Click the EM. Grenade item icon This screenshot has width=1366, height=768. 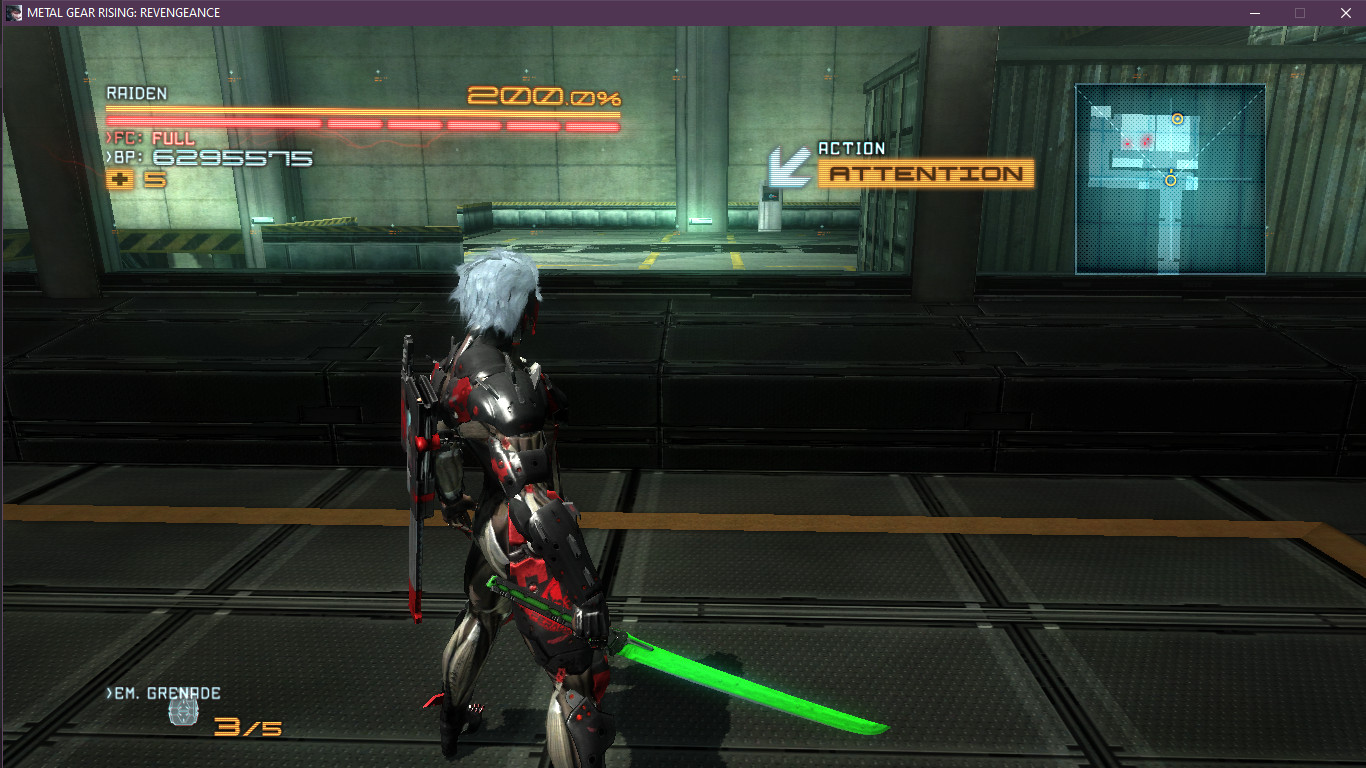click(x=183, y=712)
